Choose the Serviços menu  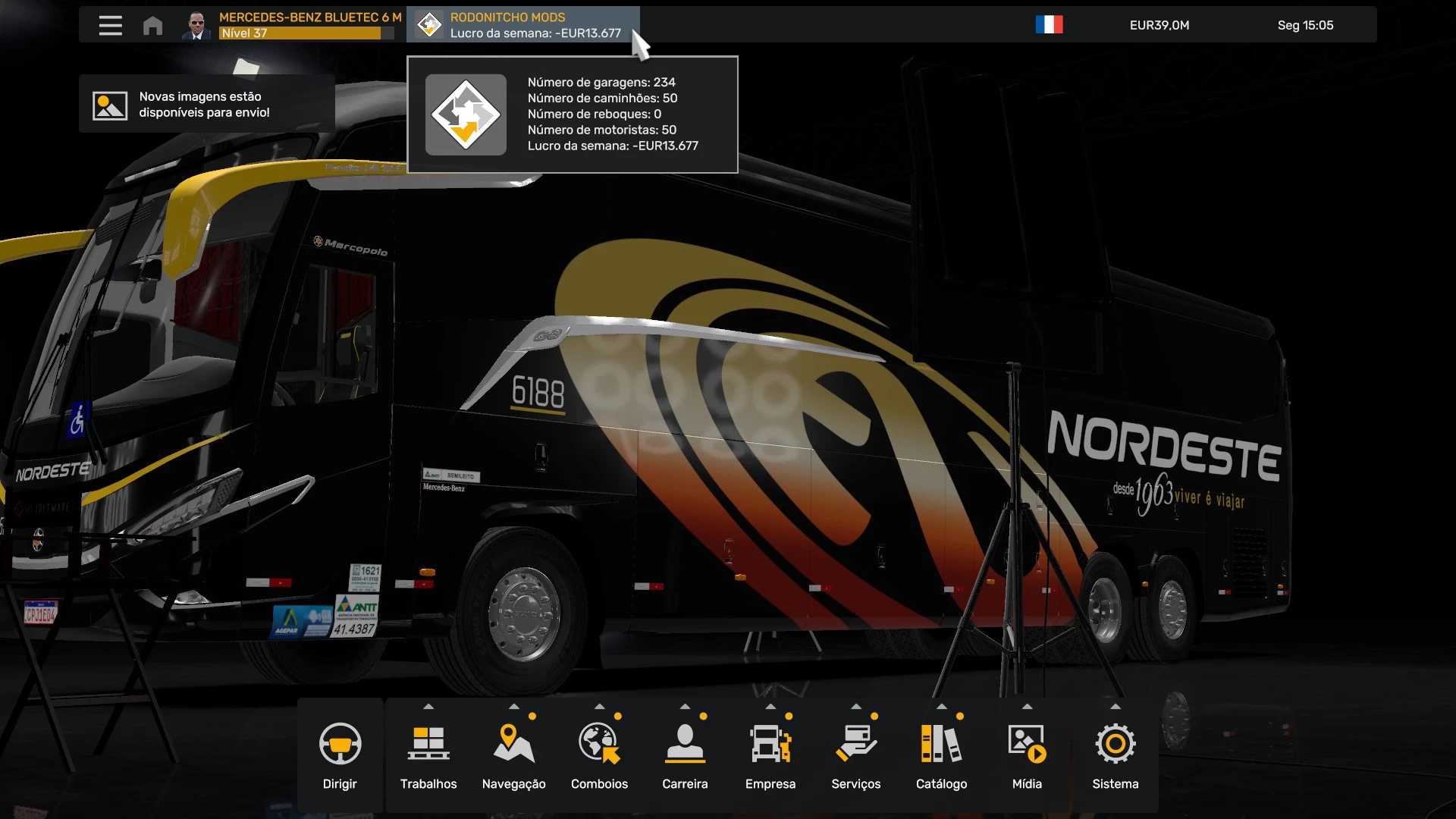[x=855, y=755]
